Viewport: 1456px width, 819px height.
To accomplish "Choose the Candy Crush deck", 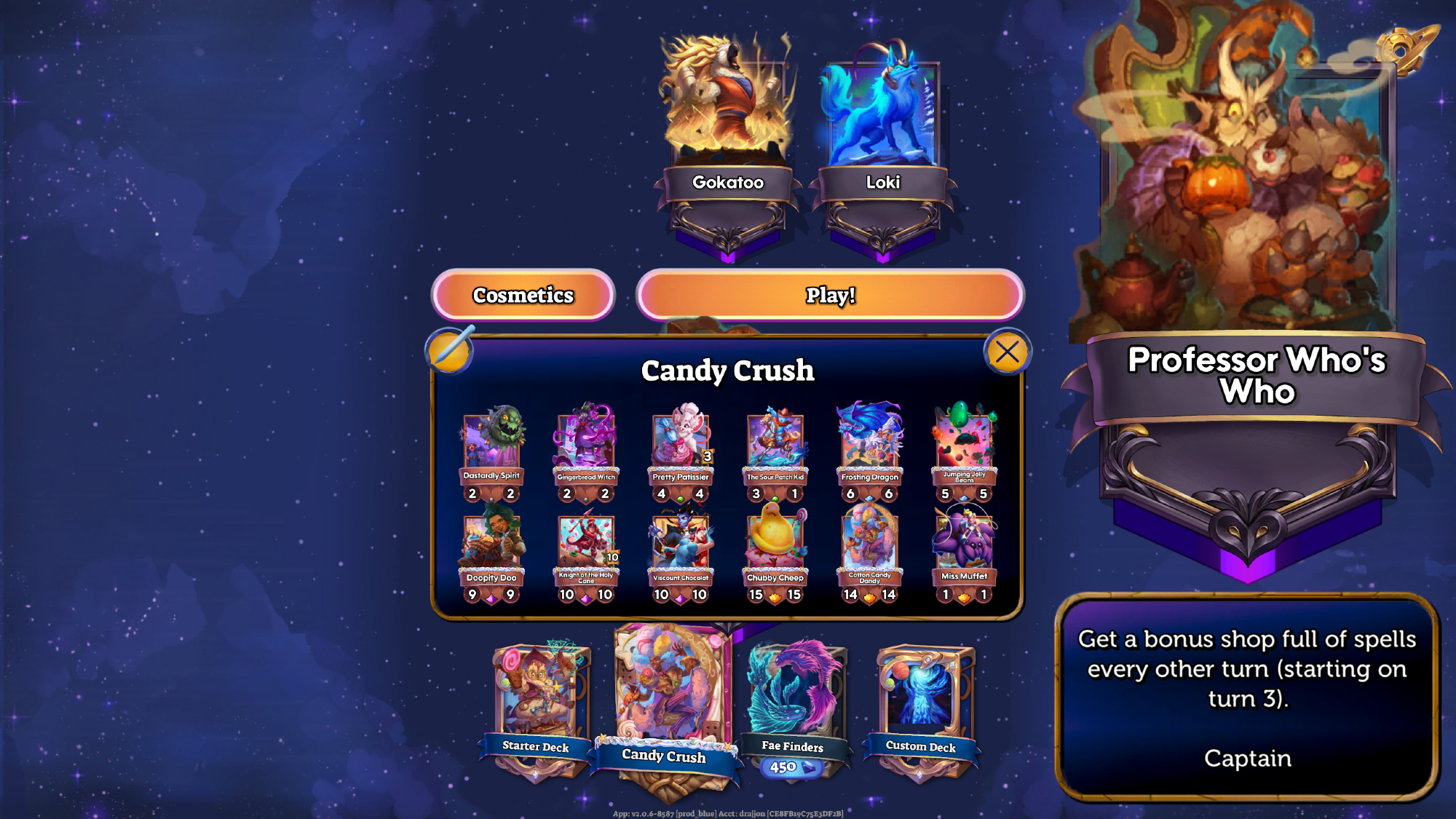I will (665, 699).
